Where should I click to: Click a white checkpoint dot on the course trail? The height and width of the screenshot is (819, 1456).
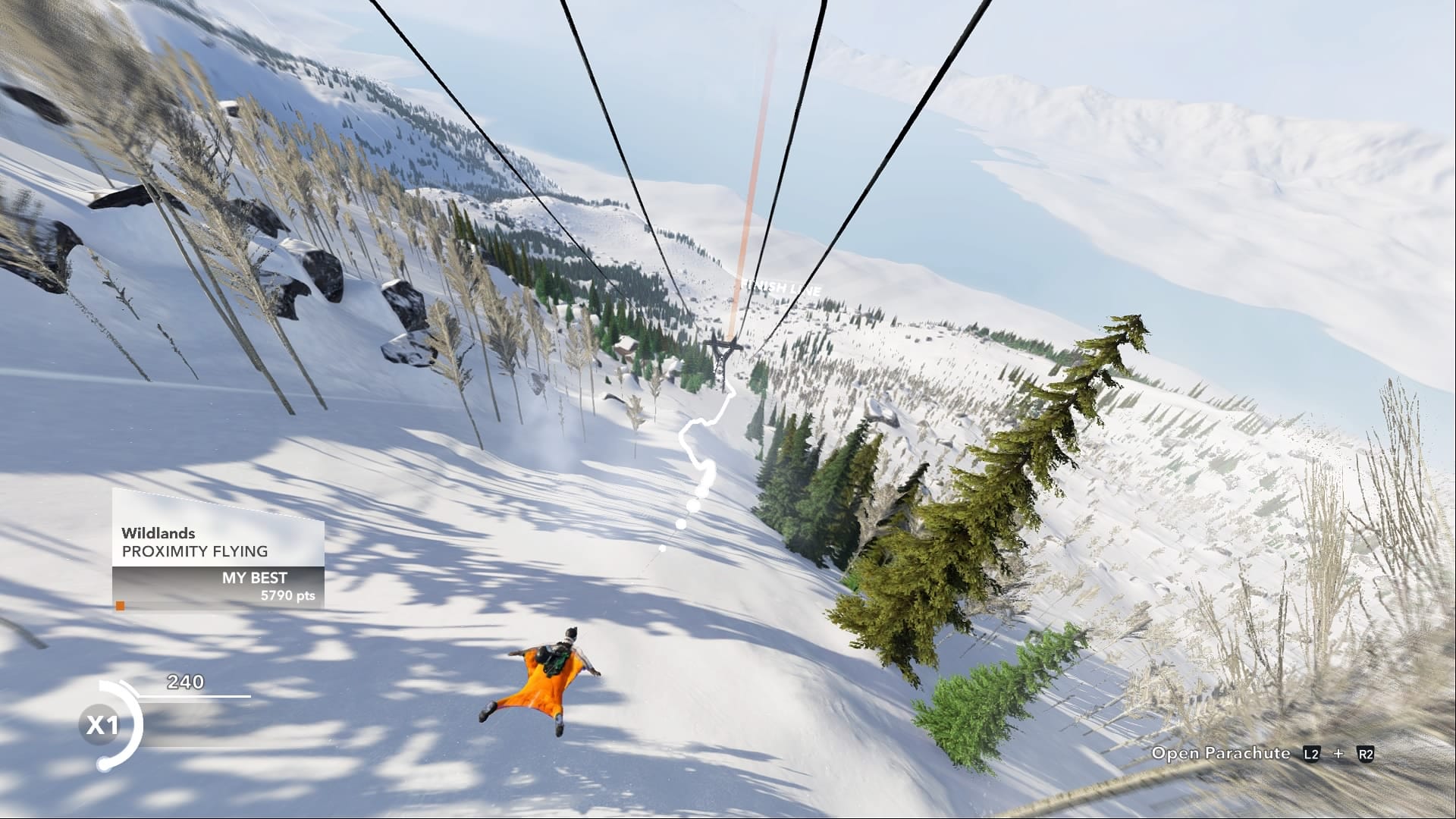point(692,504)
